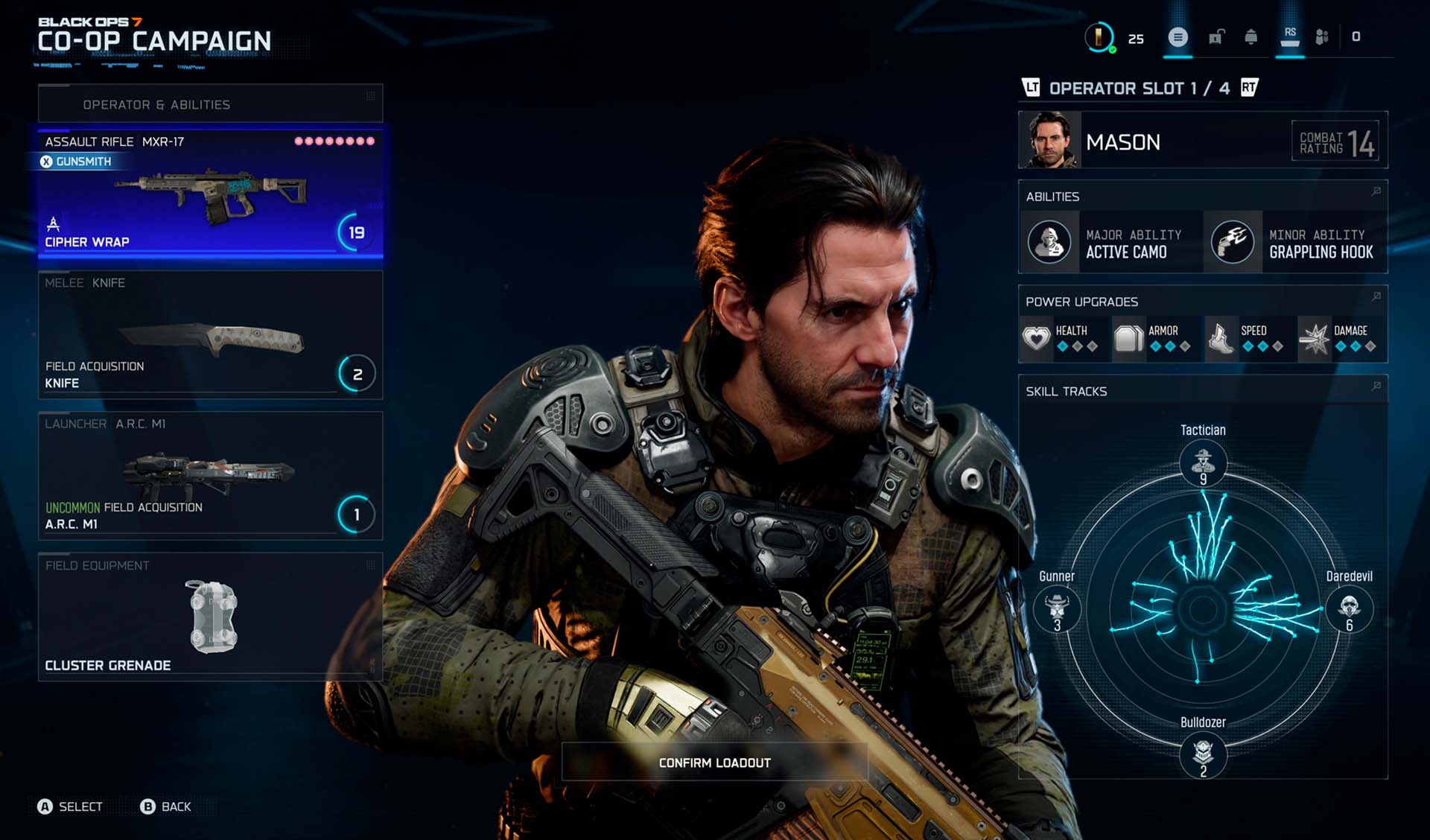1430x840 pixels.
Task: Confirm the loadout
Action: [714, 763]
